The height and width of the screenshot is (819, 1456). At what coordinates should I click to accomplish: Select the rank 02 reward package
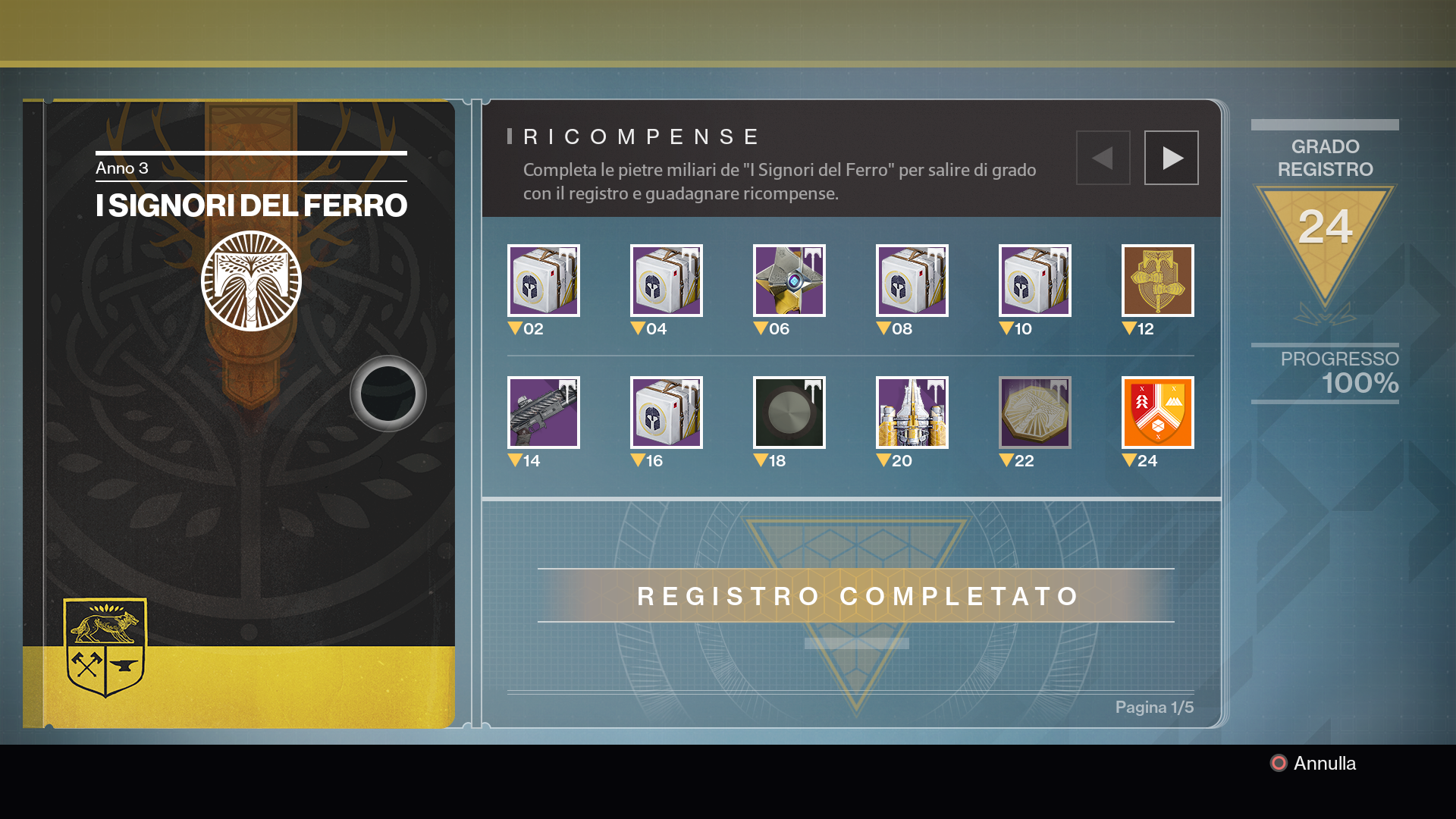(x=544, y=281)
